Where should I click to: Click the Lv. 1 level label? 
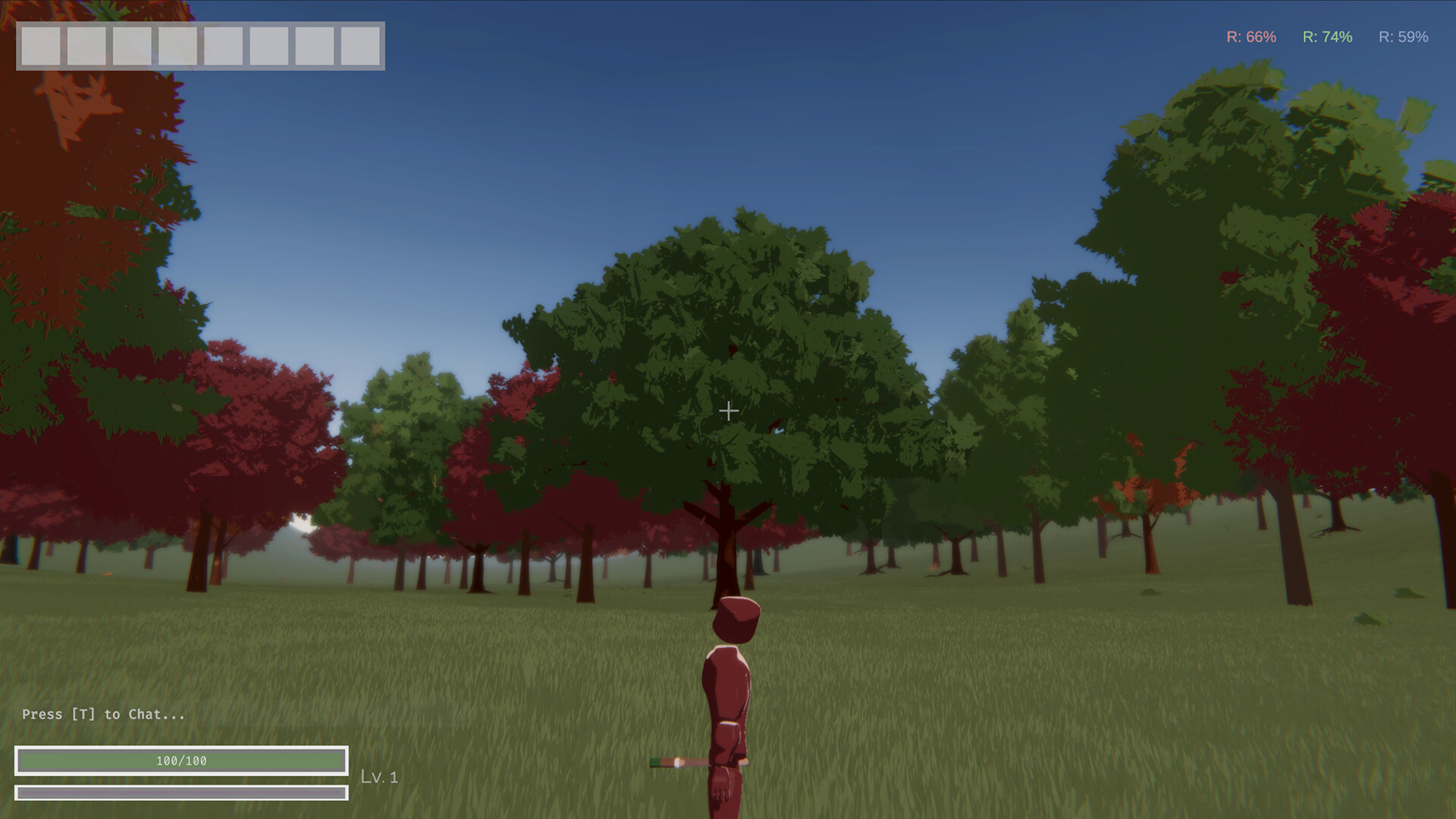(381, 777)
